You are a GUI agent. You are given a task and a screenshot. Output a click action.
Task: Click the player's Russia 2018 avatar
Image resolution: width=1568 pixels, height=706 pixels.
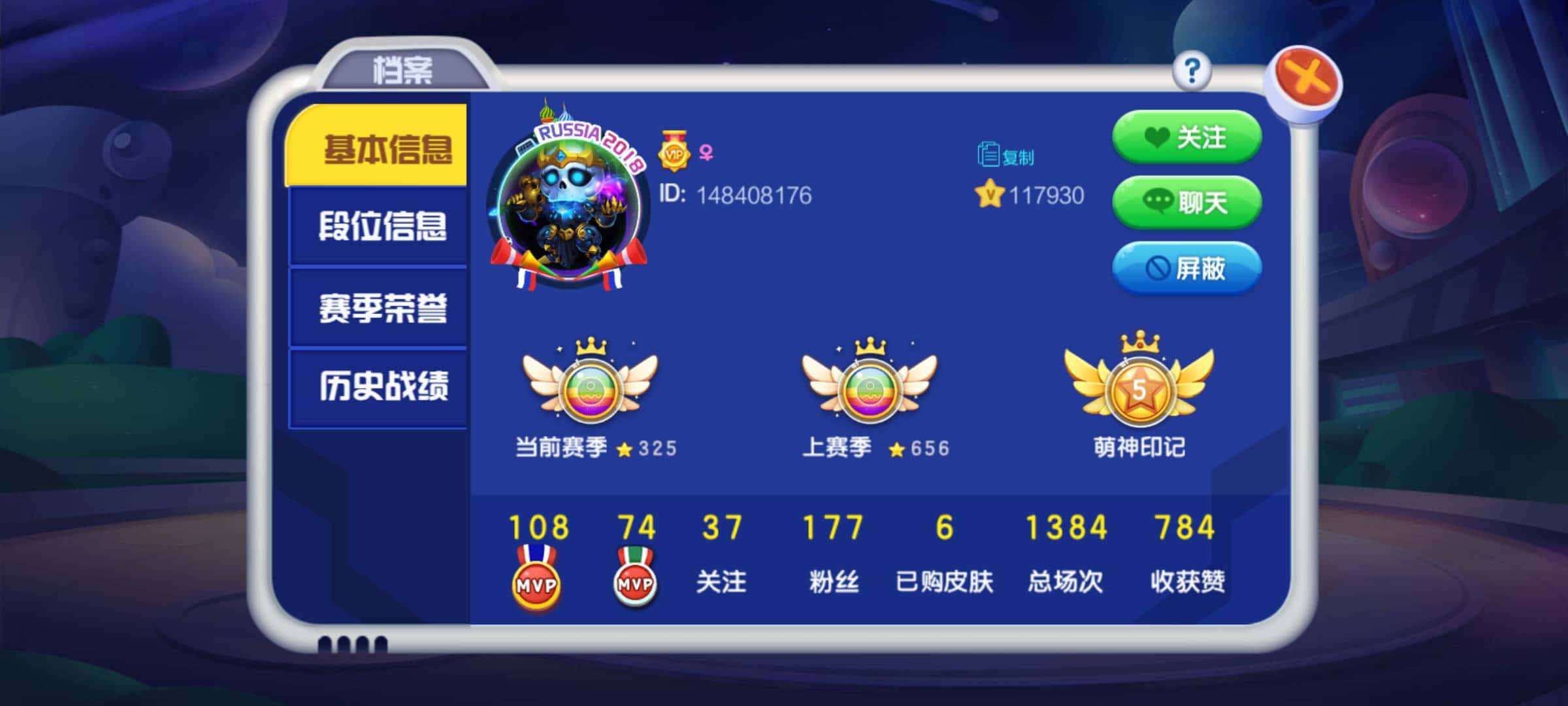tap(568, 196)
